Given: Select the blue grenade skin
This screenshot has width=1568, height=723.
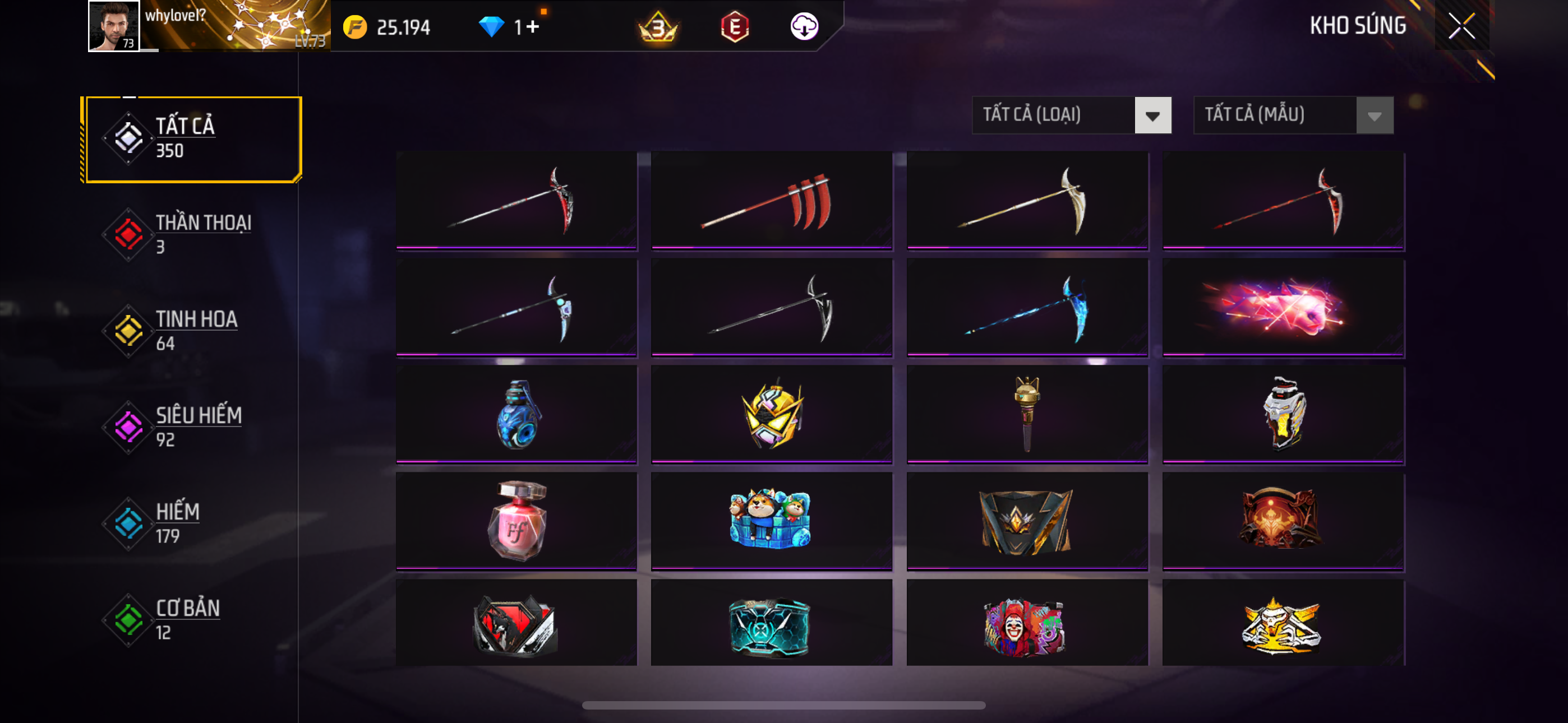Looking at the screenshot, I should pyautogui.click(x=516, y=414).
